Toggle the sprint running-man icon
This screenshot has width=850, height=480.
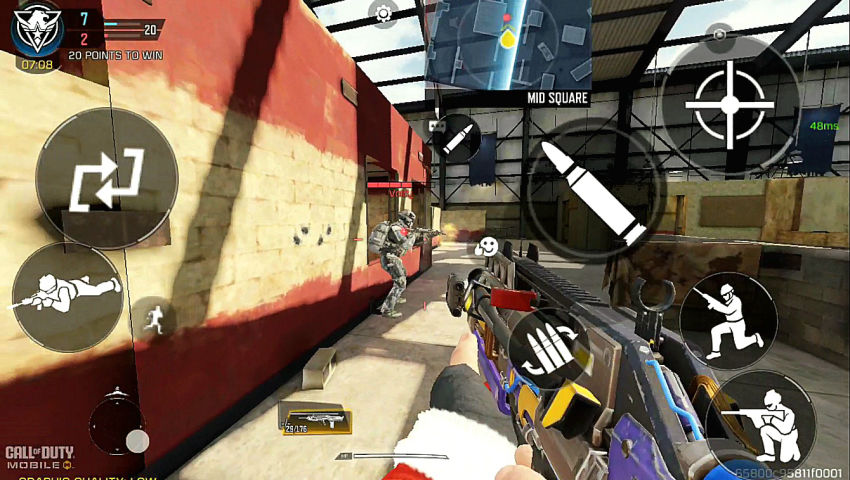155,317
